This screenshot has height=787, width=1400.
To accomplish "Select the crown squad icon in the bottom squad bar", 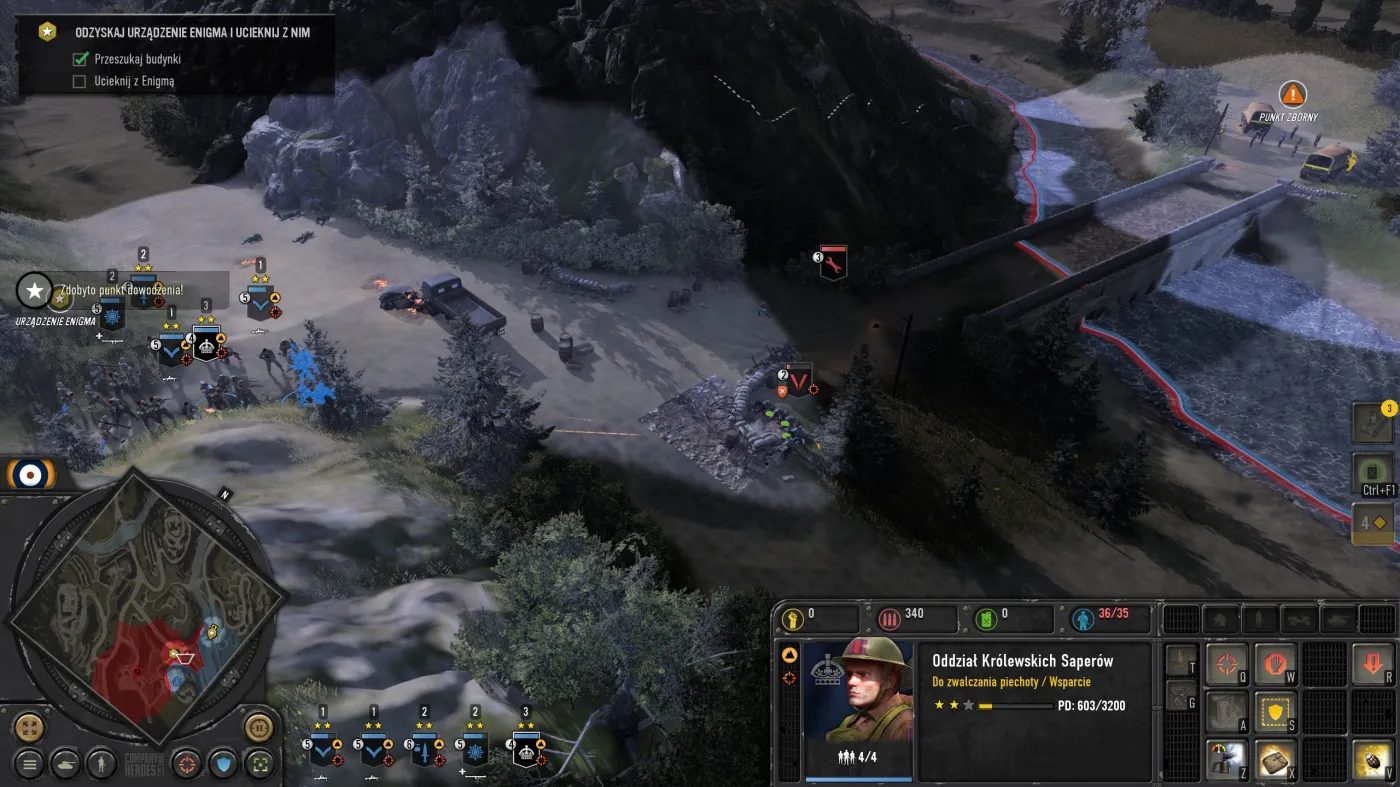I will pos(526,748).
